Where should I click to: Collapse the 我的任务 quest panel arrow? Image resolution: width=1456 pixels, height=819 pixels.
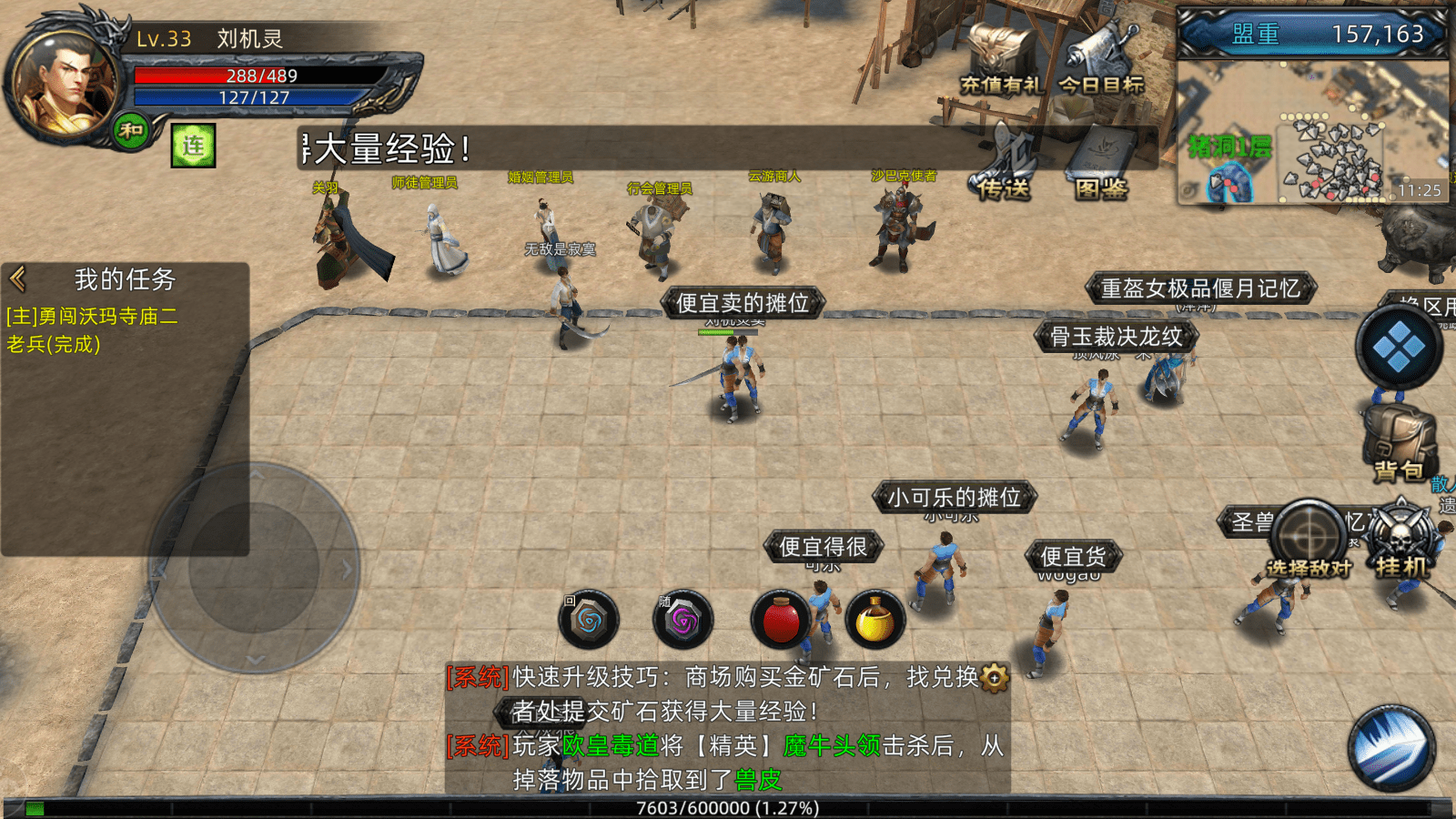click(x=18, y=278)
